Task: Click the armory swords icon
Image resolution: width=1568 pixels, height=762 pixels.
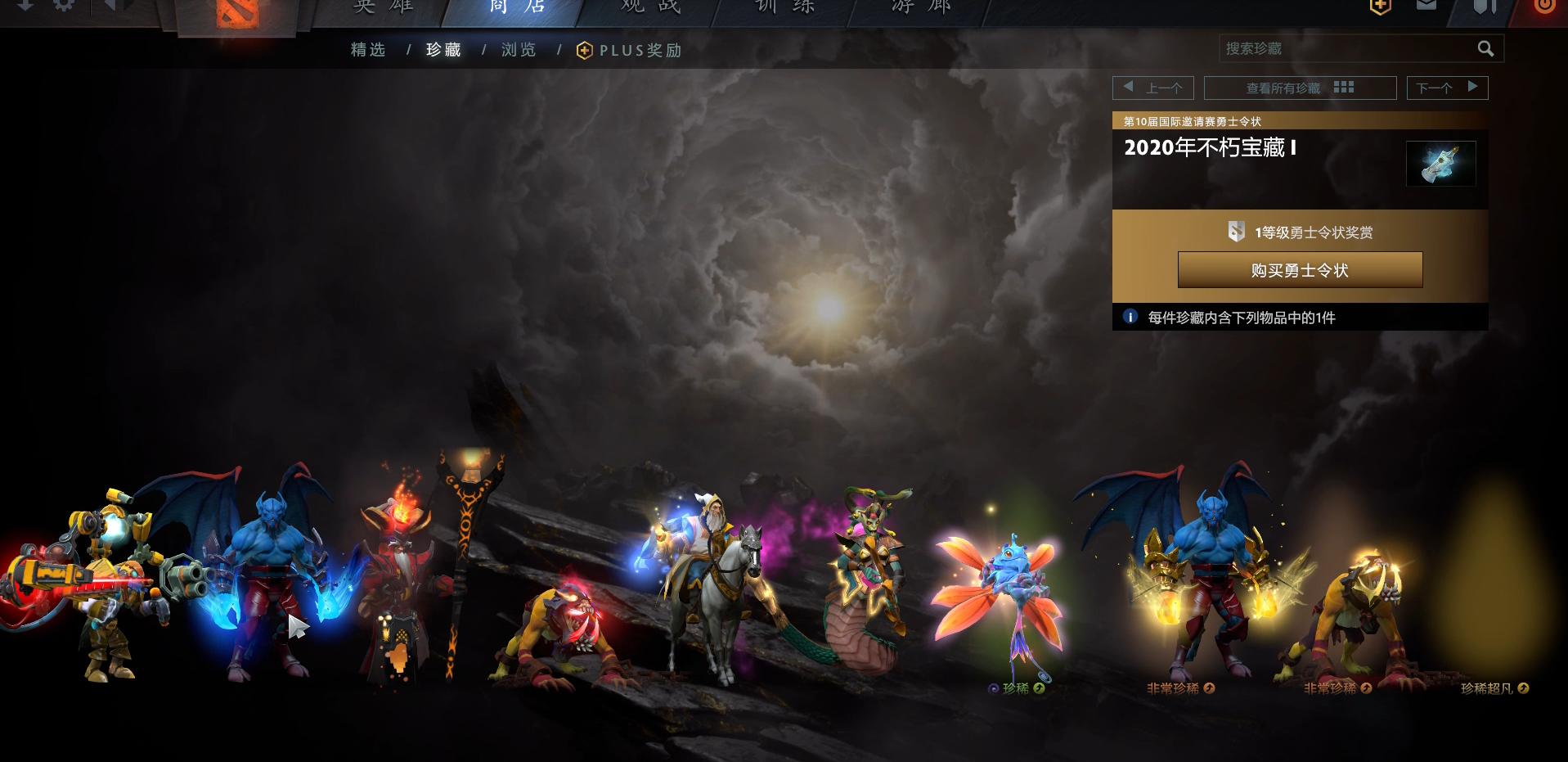Action: (x=1486, y=6)
